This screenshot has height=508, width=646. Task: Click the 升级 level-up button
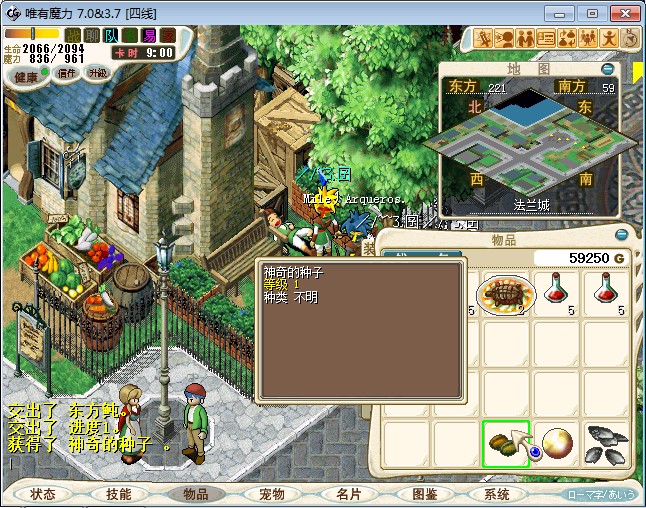click(x=98, y=73)
